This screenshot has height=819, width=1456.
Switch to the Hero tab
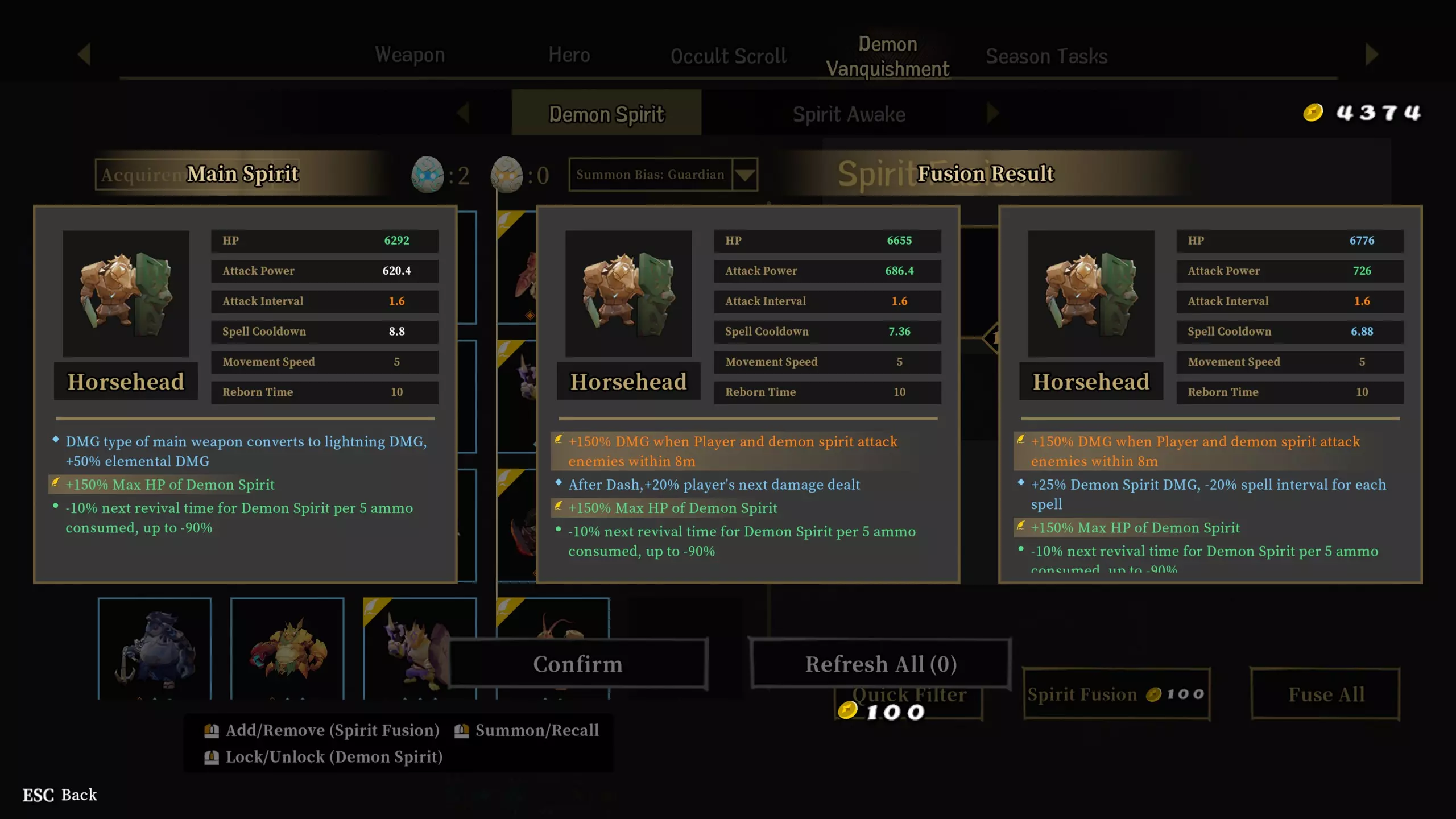569,55
